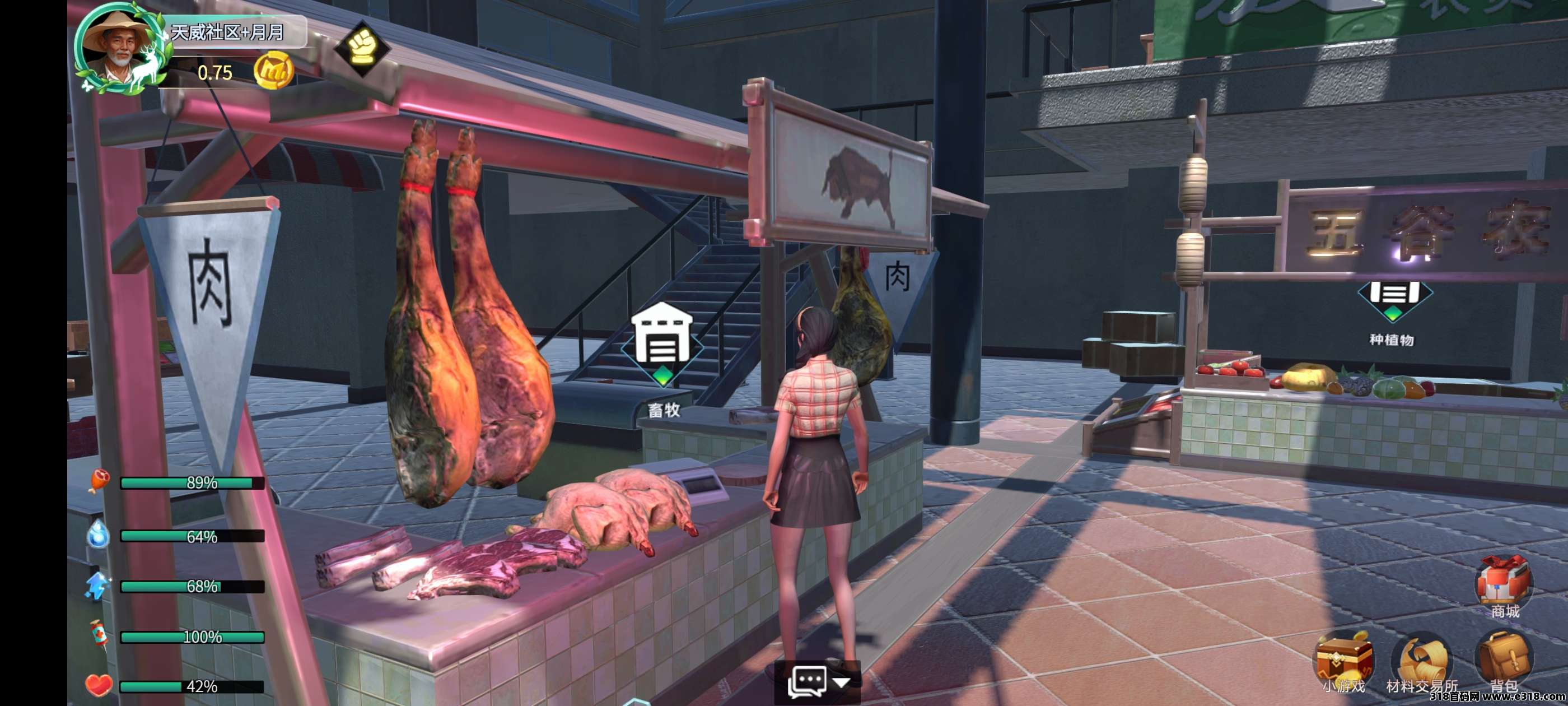The width and height of the screenshot is (1568, 706).
Task: Open the 背包 backpack inventory
Action: click(1504, 661)
